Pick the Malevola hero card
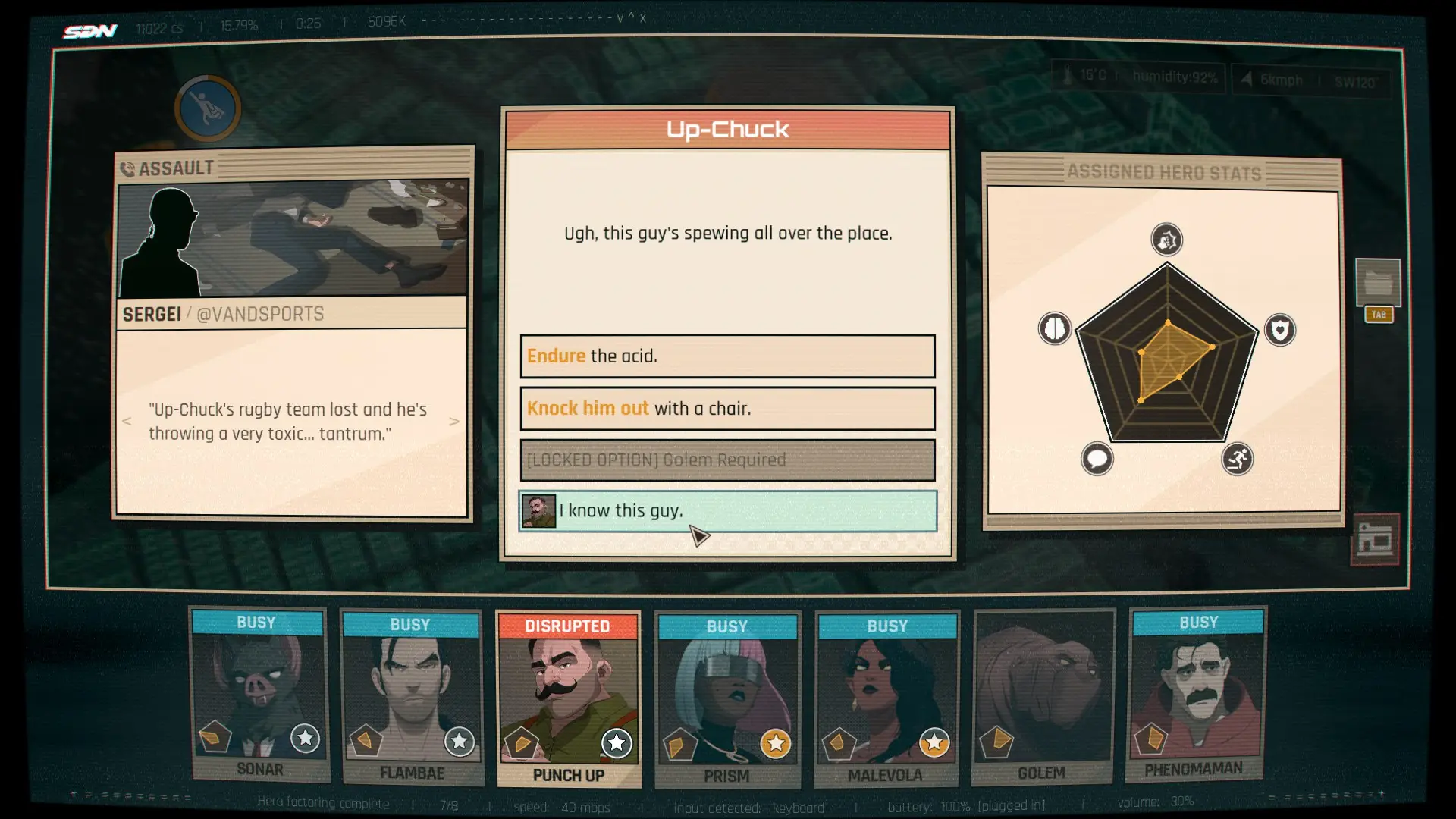The image size is (1456, 819). (886, 698)
